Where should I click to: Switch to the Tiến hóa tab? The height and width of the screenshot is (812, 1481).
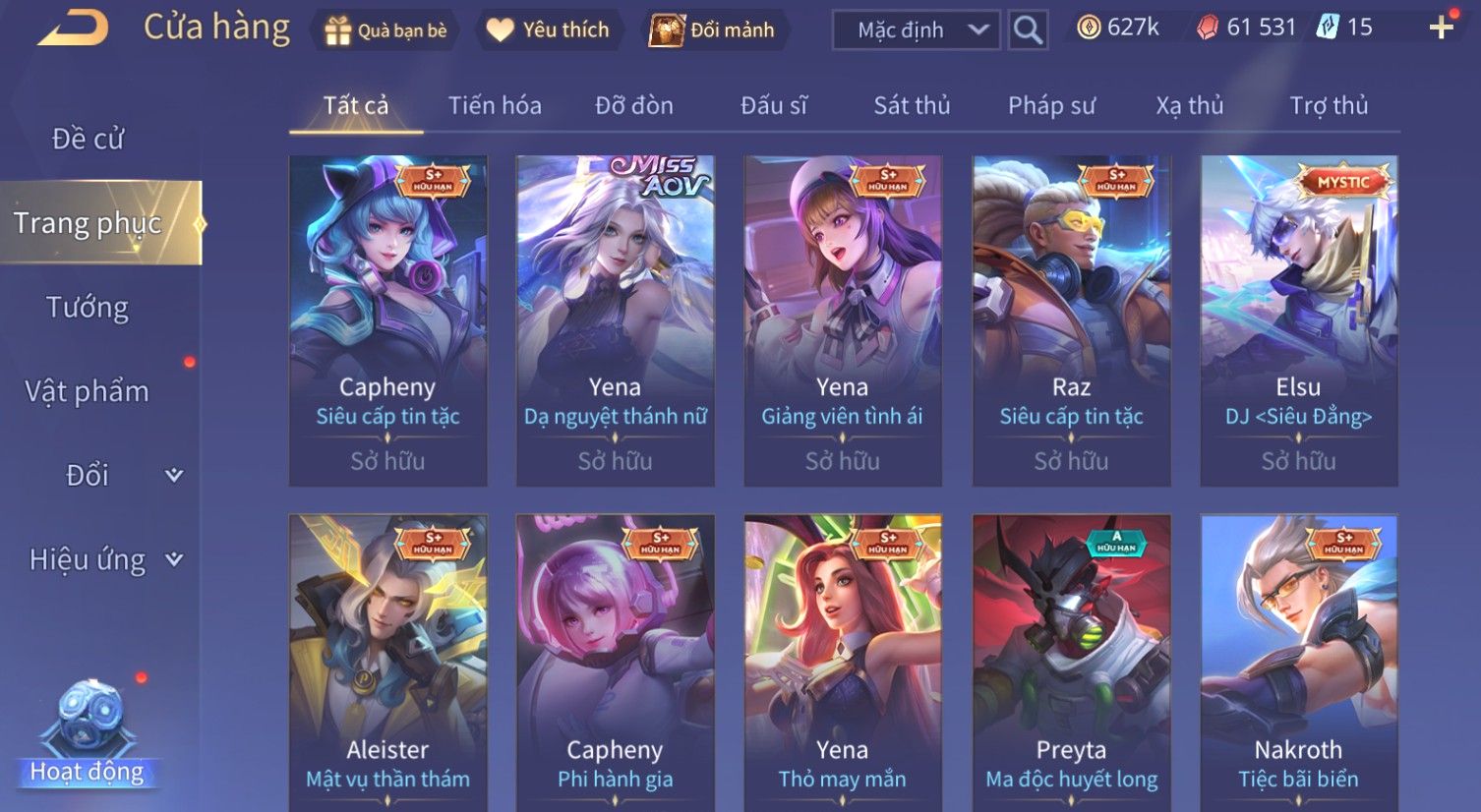tap(495, 105)
